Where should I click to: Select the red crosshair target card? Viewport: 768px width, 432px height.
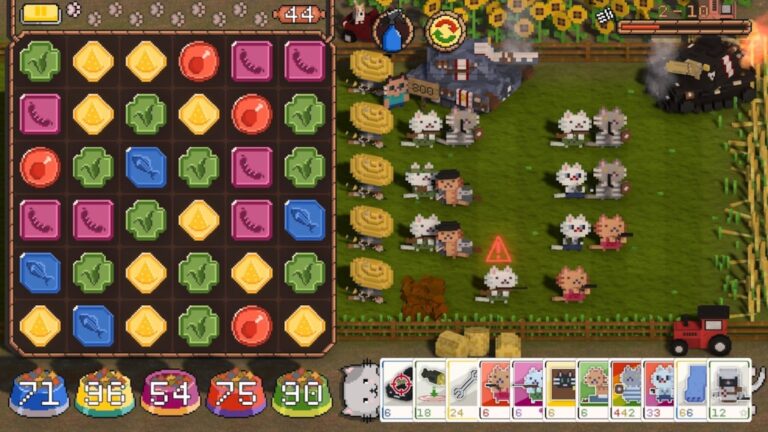click(x=398, y=386)
